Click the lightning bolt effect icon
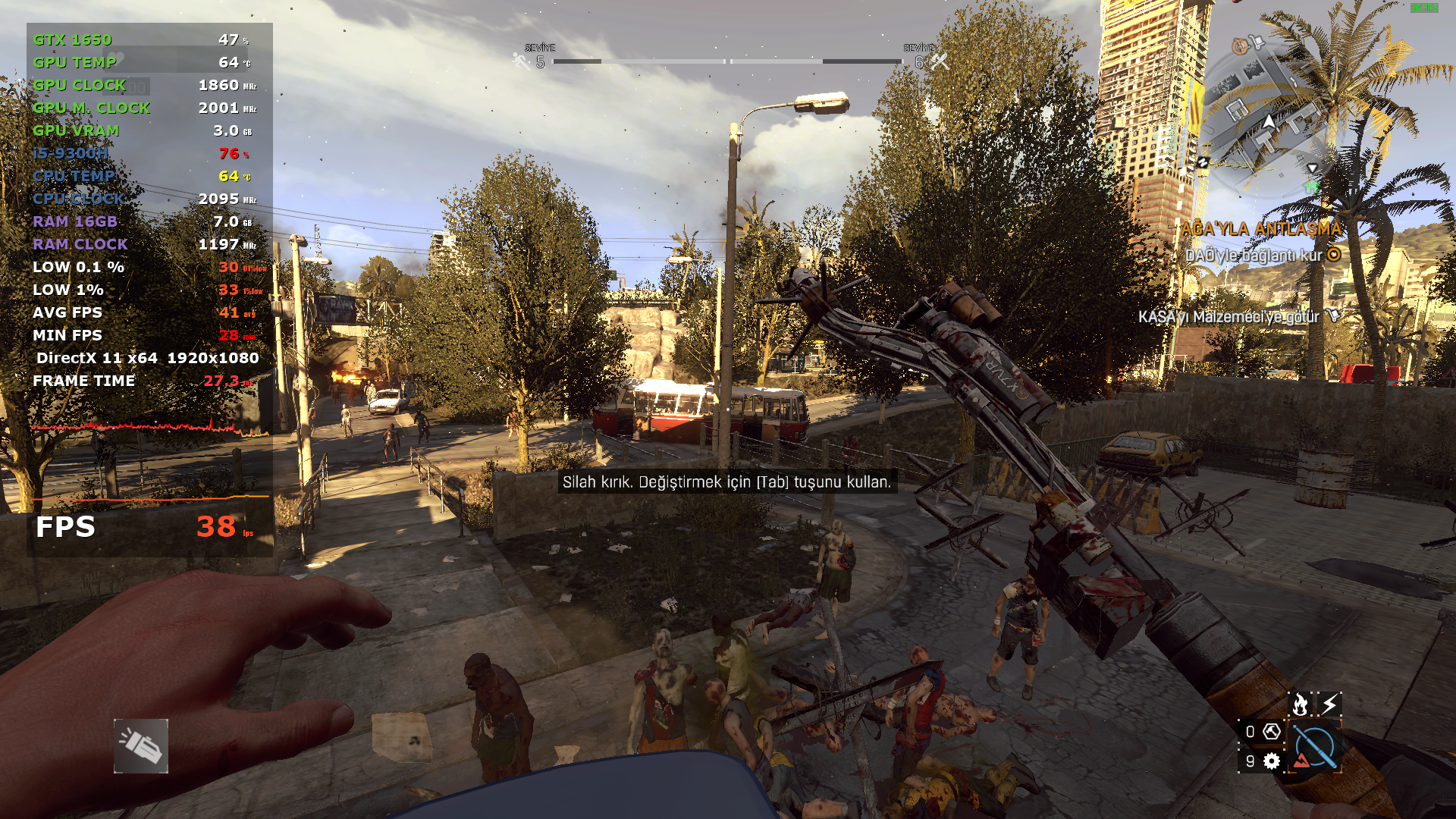 pyautogui.click(x=1329, y=704)
